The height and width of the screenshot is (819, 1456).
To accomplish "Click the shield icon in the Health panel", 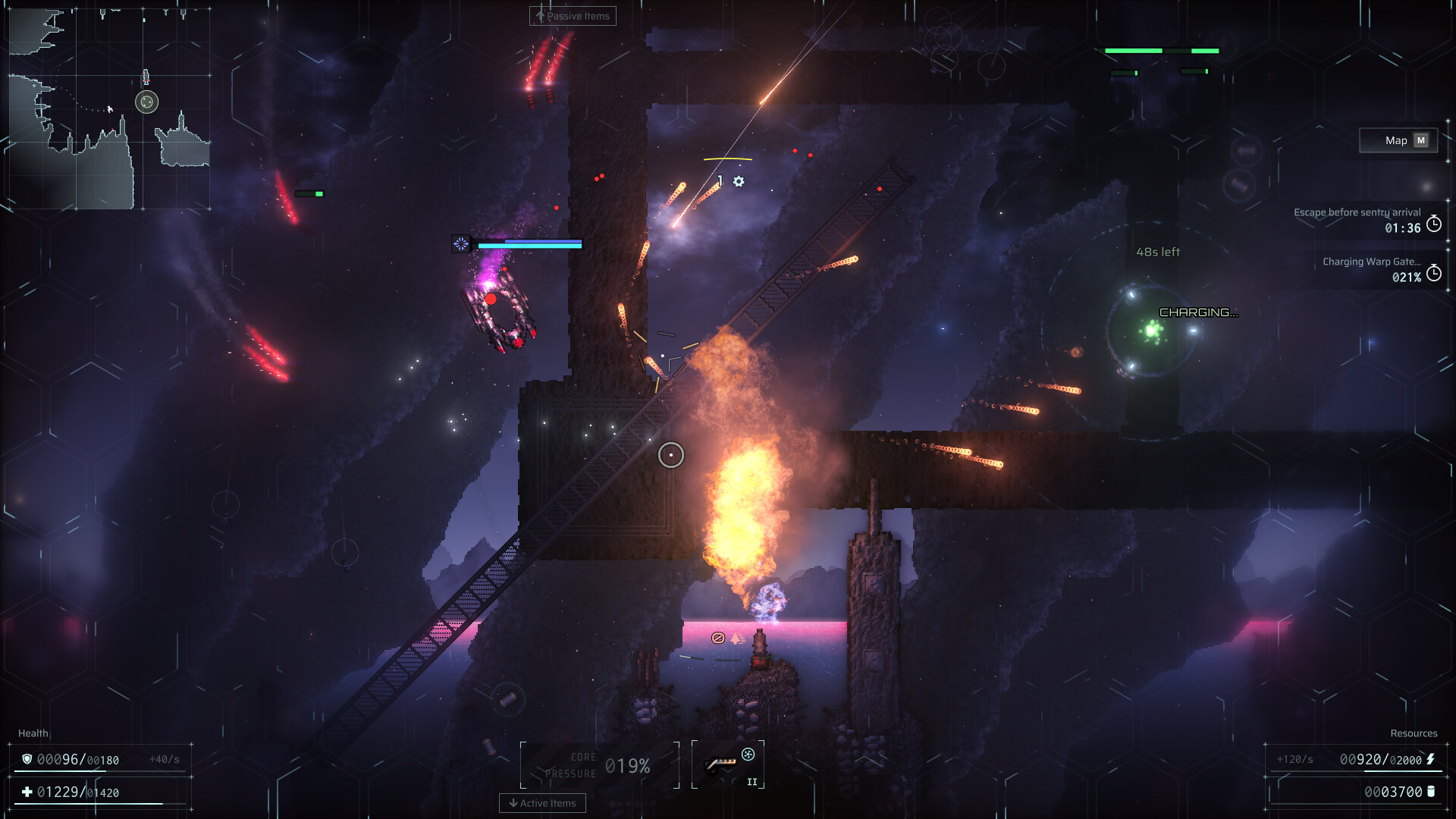I will point(27,759).
